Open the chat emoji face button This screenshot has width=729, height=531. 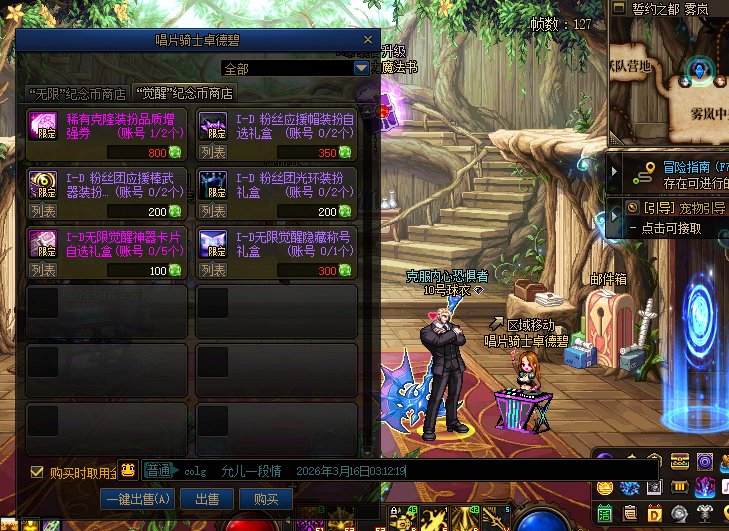[x=128, y=470]
